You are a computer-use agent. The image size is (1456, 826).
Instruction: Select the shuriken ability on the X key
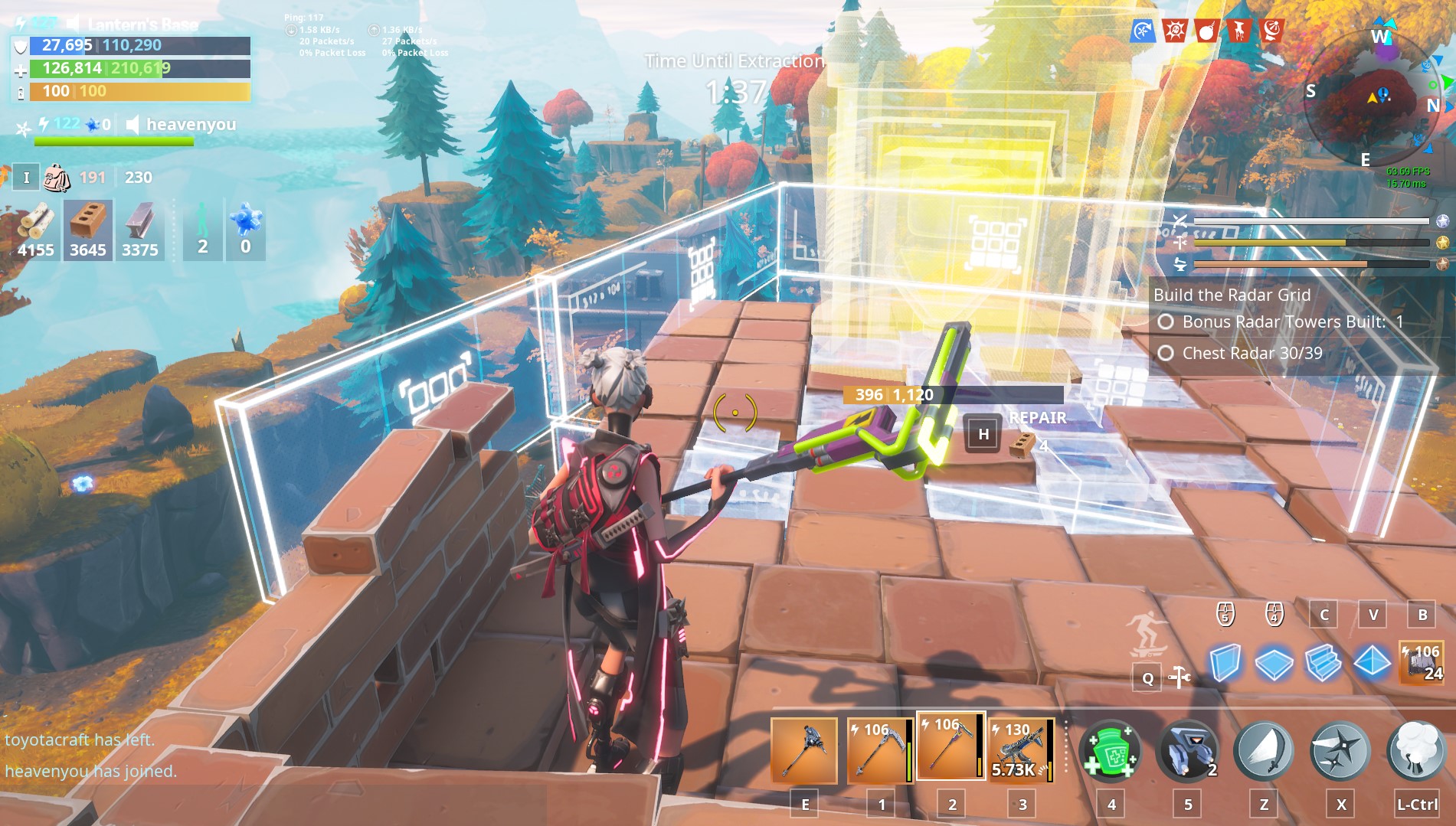pyautogui.click(x=1340, y=750)
